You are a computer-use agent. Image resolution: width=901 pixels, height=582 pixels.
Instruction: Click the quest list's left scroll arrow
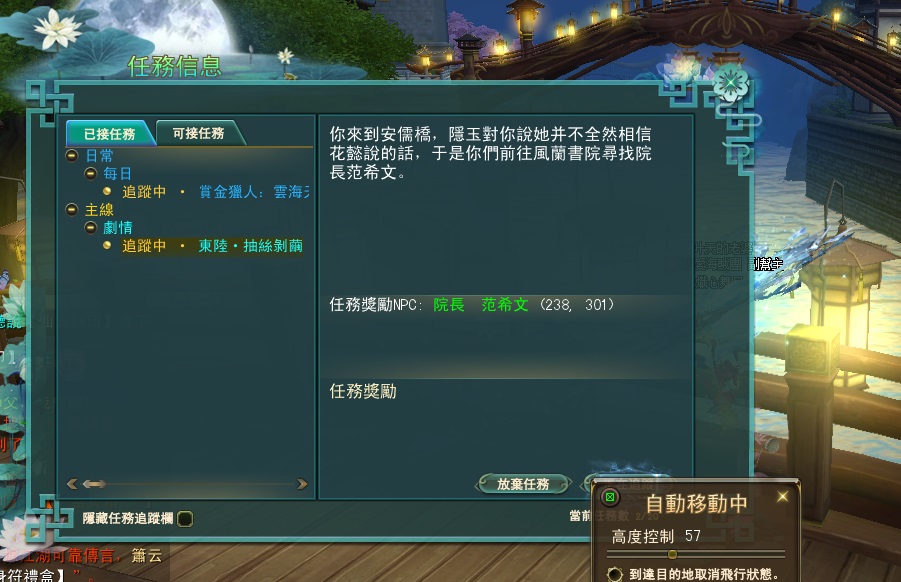(71, 484)
